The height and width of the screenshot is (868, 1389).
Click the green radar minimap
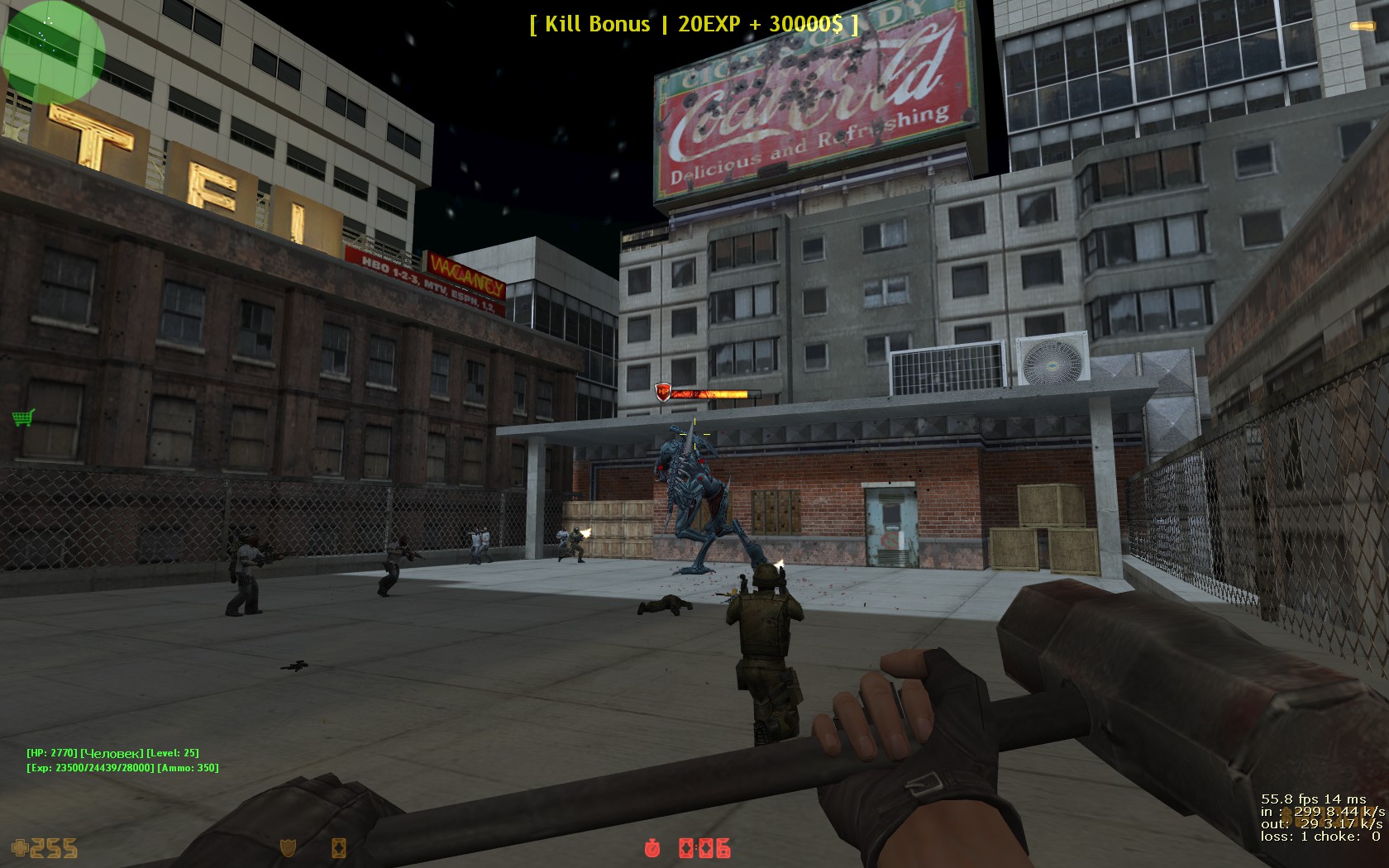(53, 51)
